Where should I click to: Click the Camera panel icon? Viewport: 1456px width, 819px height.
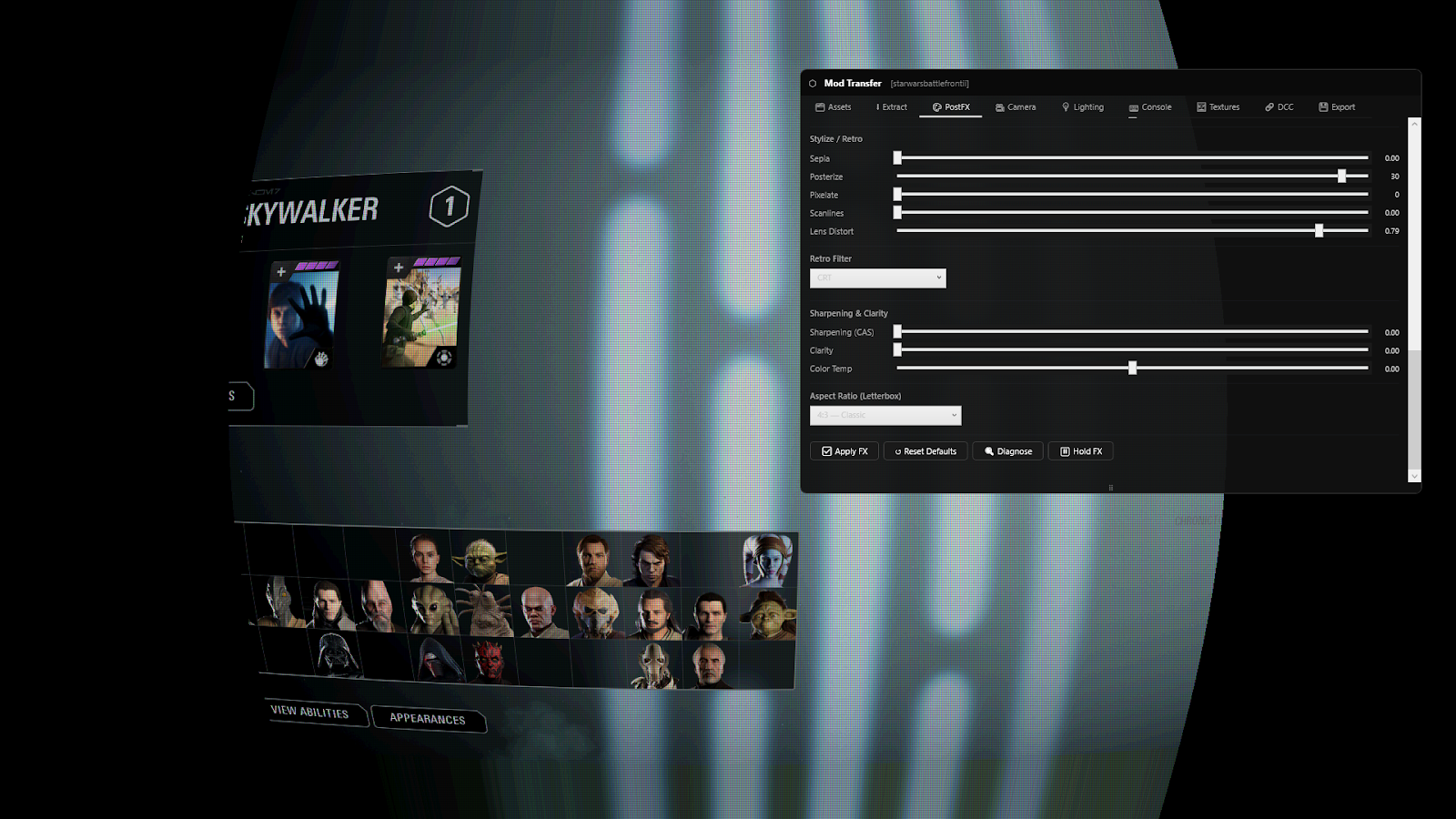(x=1000, y=106)
